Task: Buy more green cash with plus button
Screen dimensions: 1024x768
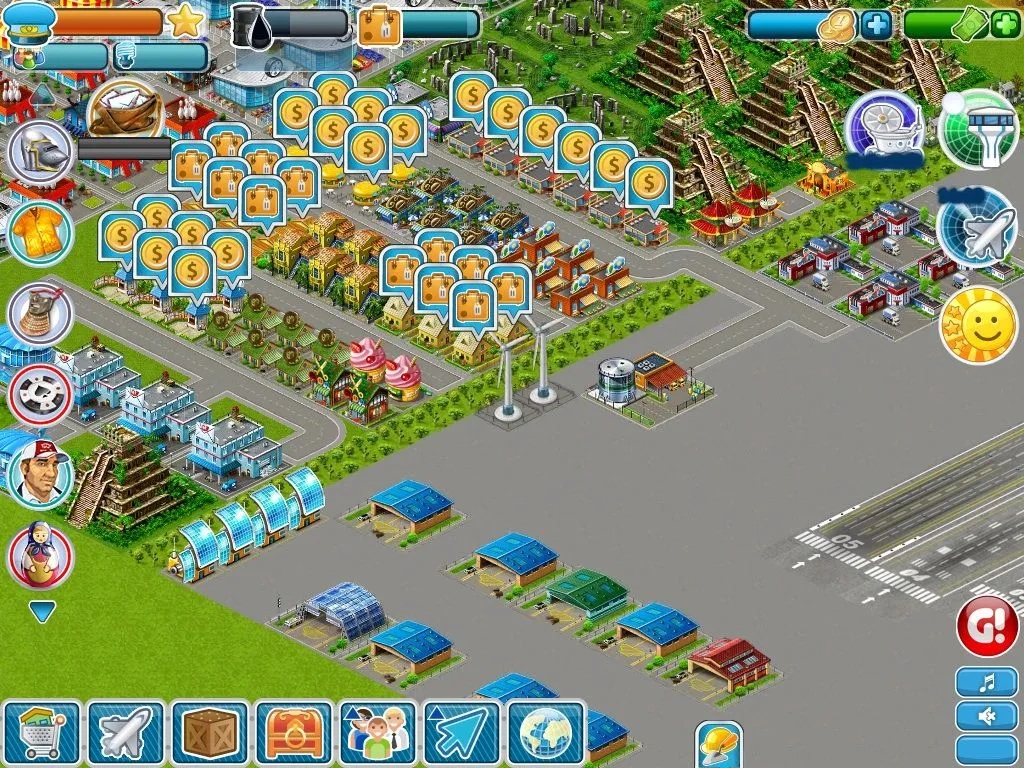Action: (1006, 24)
